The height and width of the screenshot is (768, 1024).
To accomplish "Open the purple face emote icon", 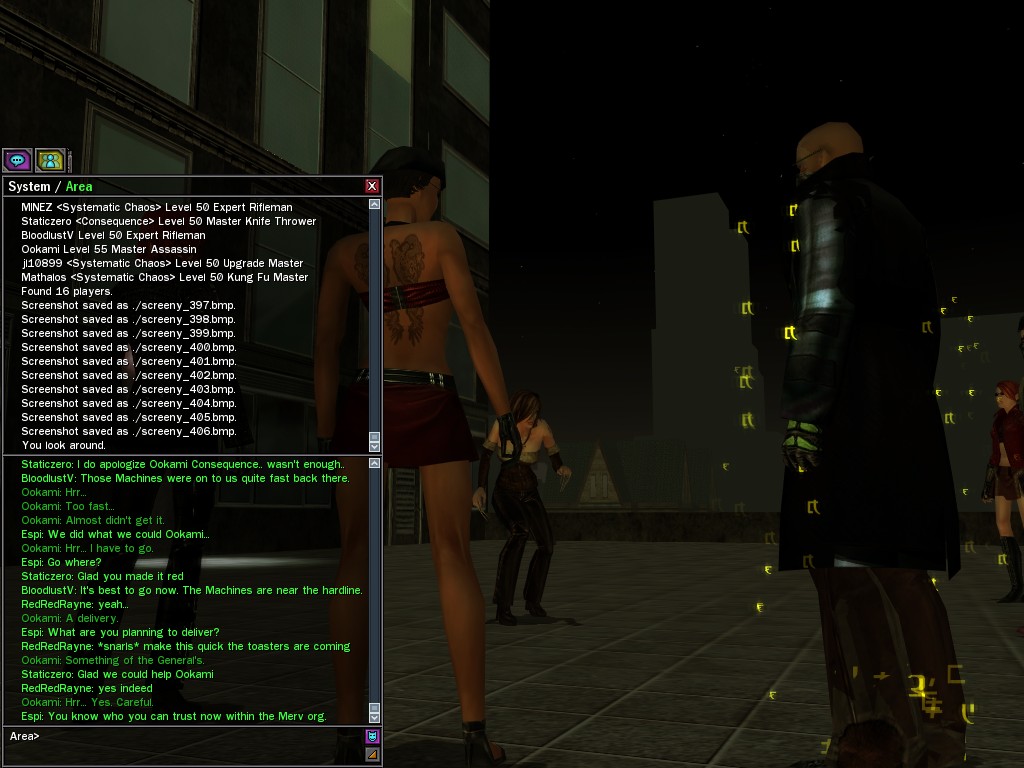I will pyautogui.click(x=372, y=737).
